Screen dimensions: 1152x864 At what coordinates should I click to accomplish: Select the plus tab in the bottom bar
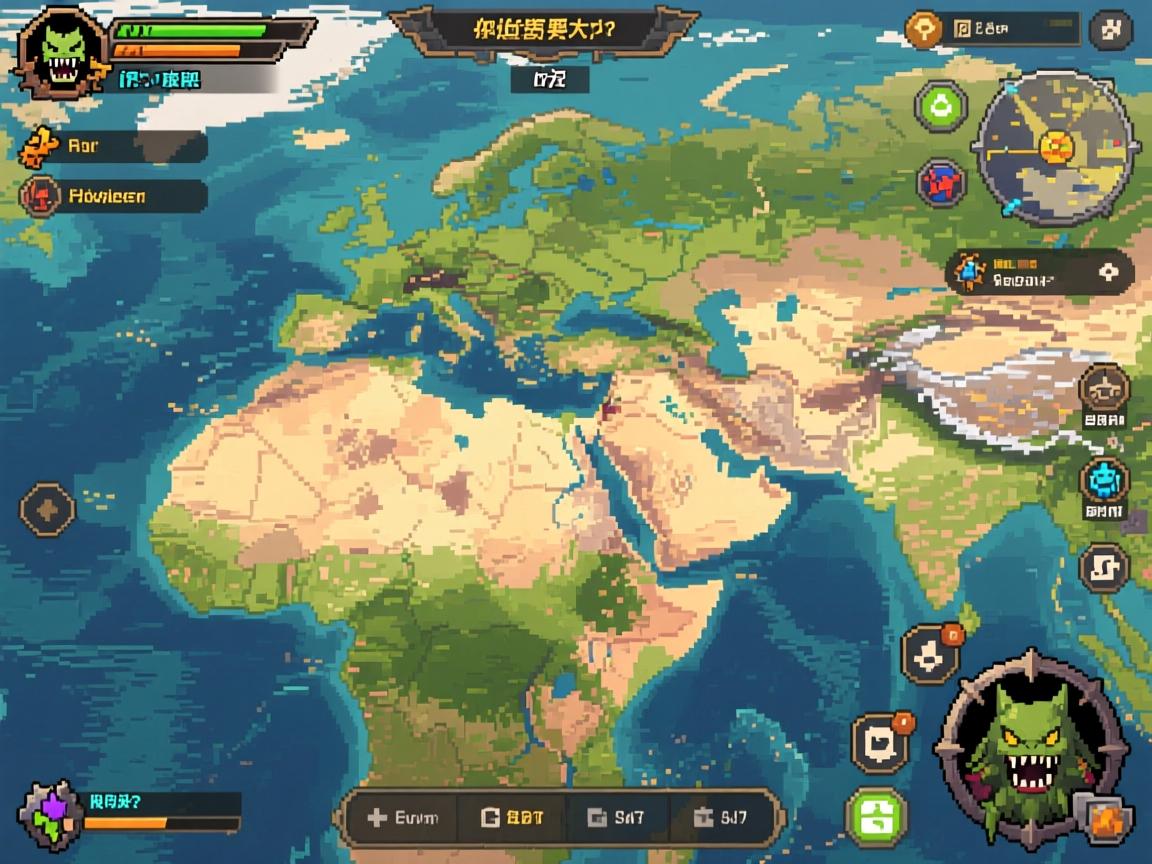tap(402, 818)
